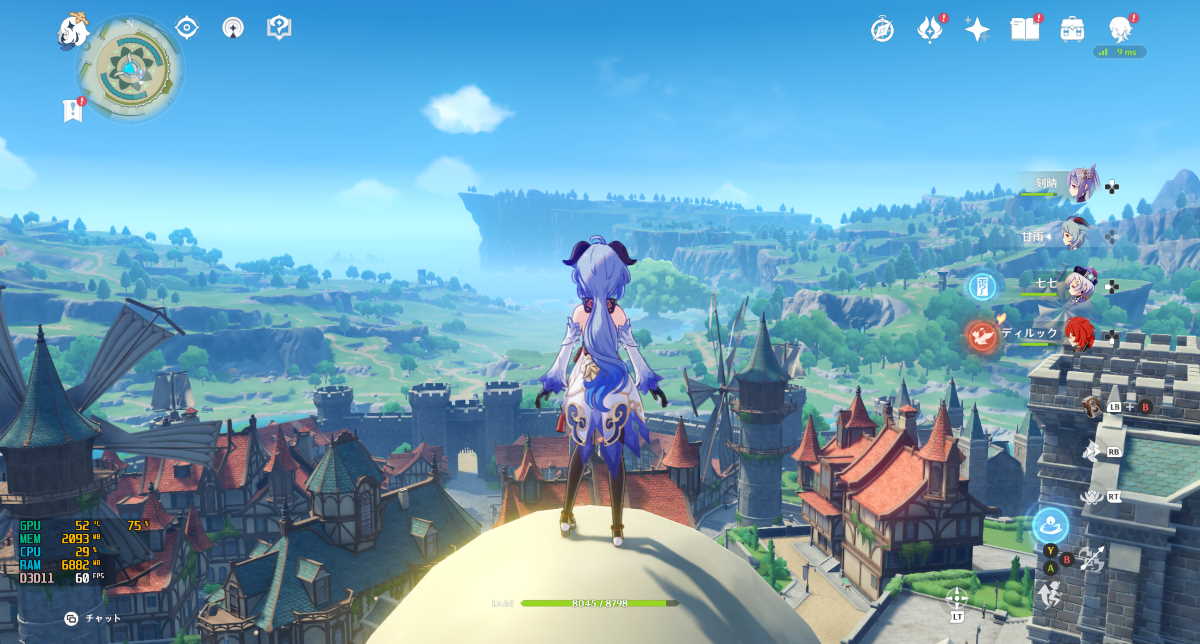Open the book with question mark tutorial icon
1200x644 pixels.
click(x=279, y=28)
